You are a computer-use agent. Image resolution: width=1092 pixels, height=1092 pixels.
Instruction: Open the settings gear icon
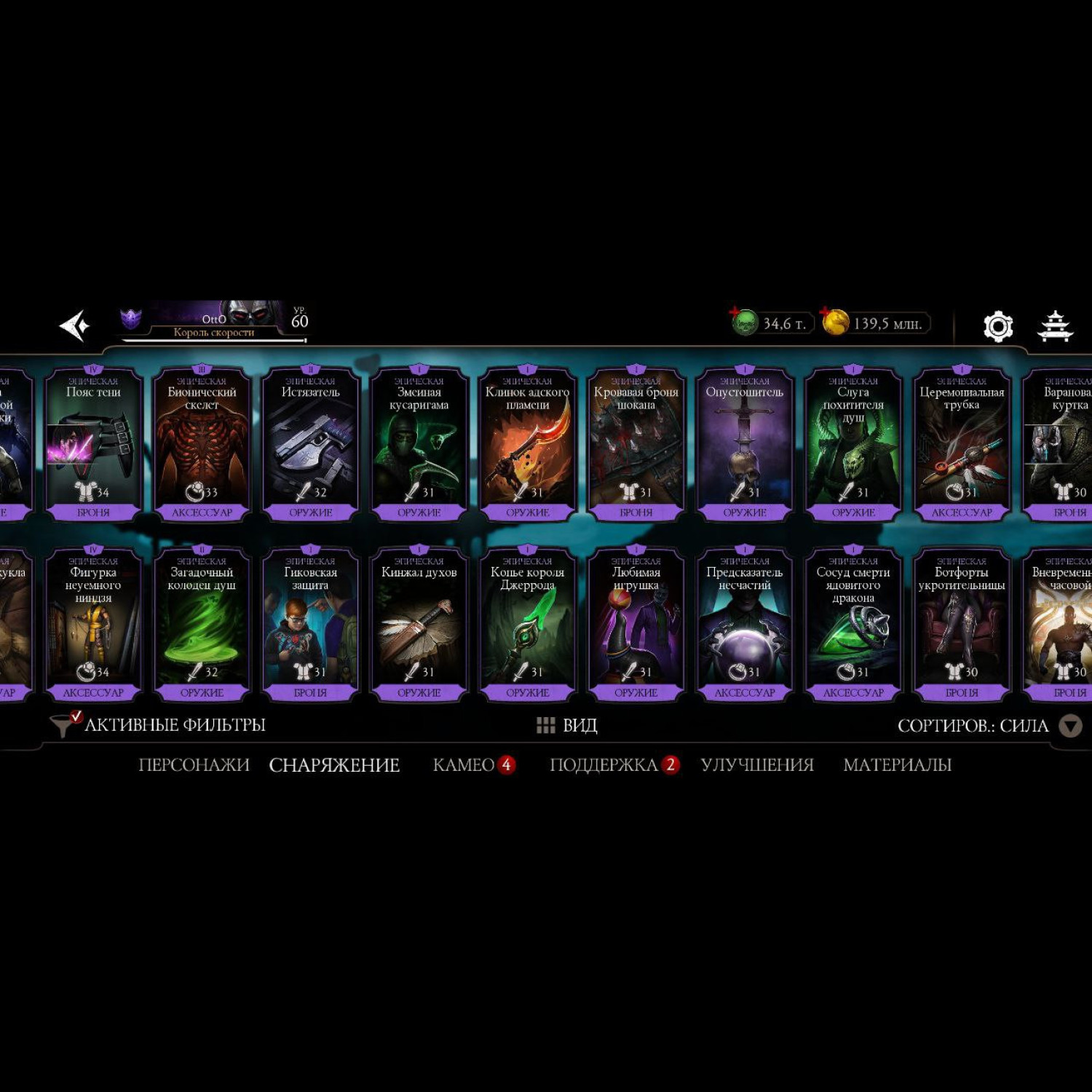[x=997, y=326]
